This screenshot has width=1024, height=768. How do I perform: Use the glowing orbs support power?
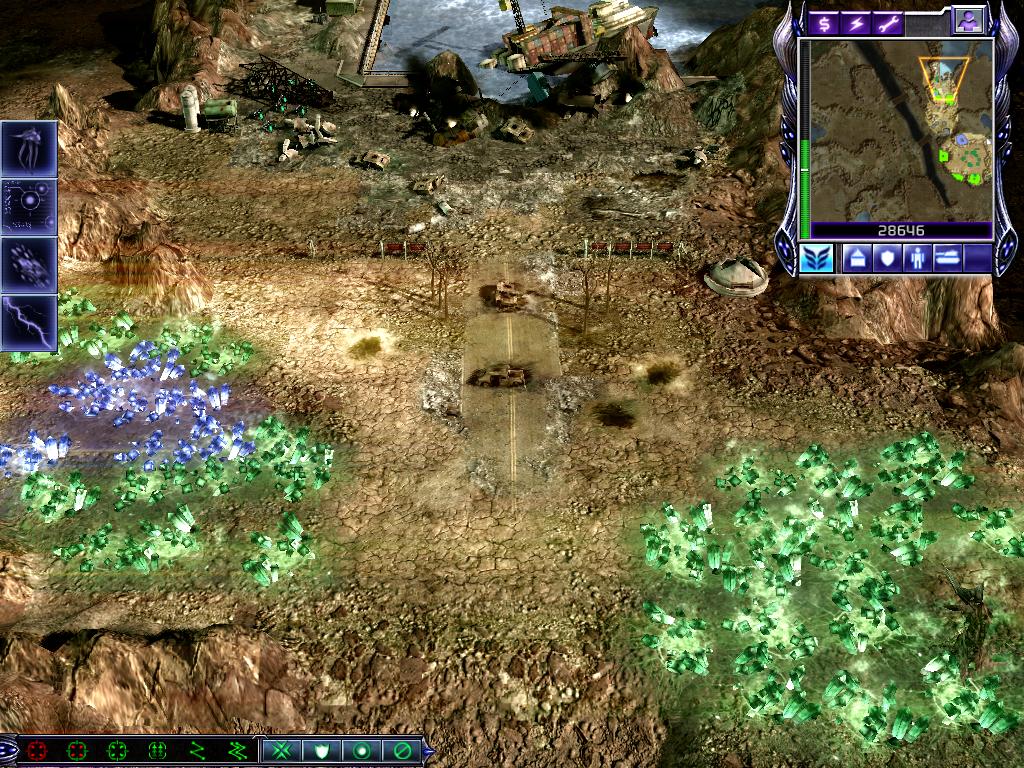(29, 206)
